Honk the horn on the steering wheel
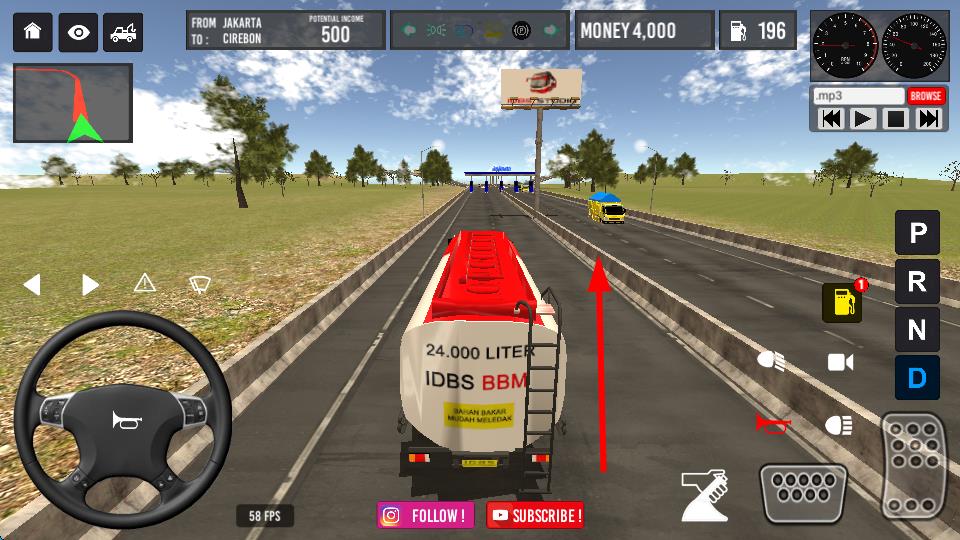This screenshot has width=960, height=540. [122, 418]
